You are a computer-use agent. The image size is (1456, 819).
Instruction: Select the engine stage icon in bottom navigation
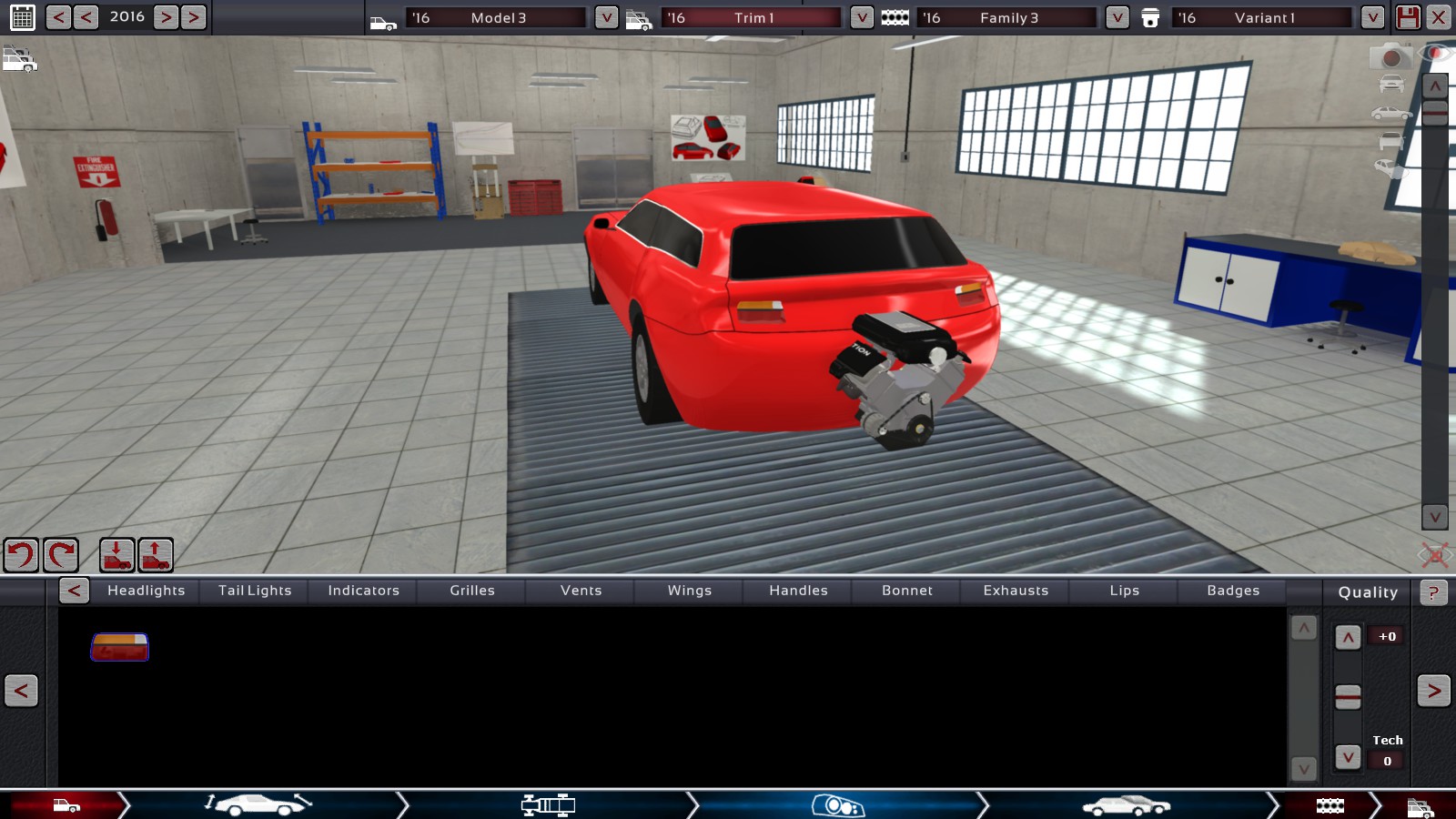(1330, 804)
